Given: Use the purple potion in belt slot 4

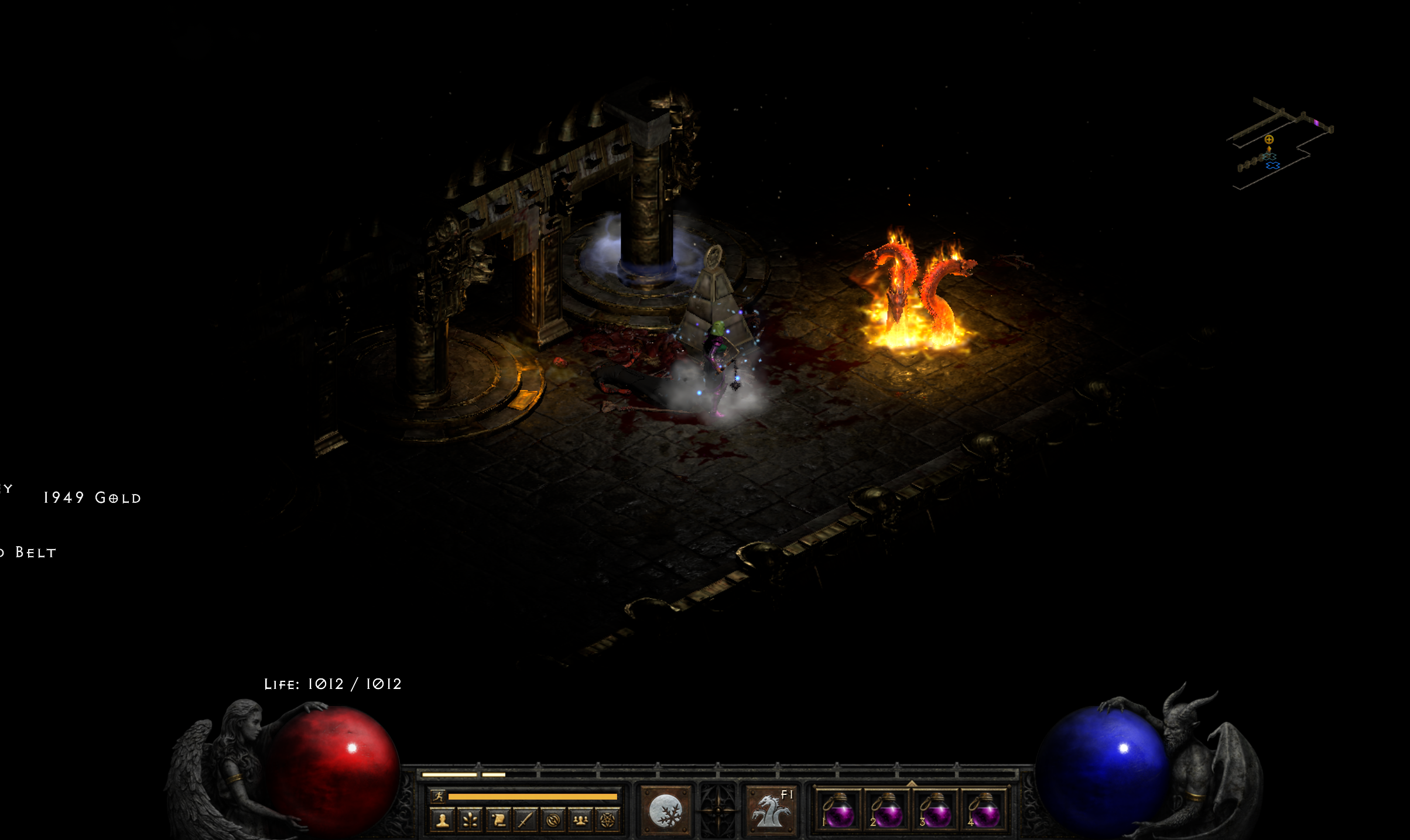Looking at the screenshot, I should pos(984,812).
